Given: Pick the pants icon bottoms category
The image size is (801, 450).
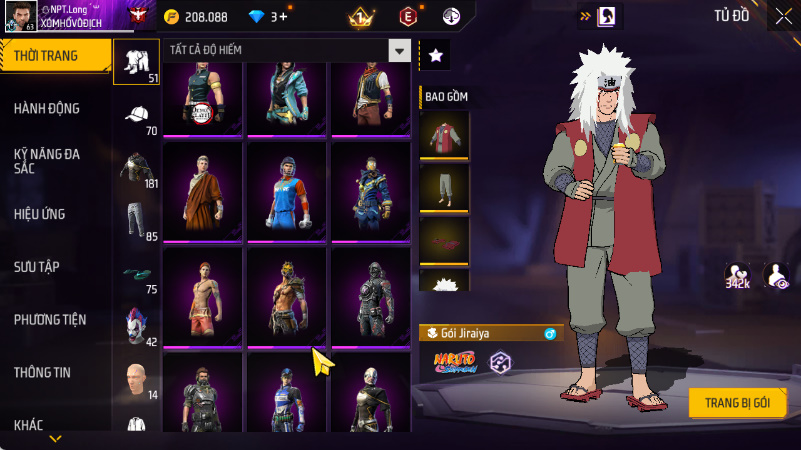Looking at the screenshot, I should pyautogui.click(x=136, y=219).
